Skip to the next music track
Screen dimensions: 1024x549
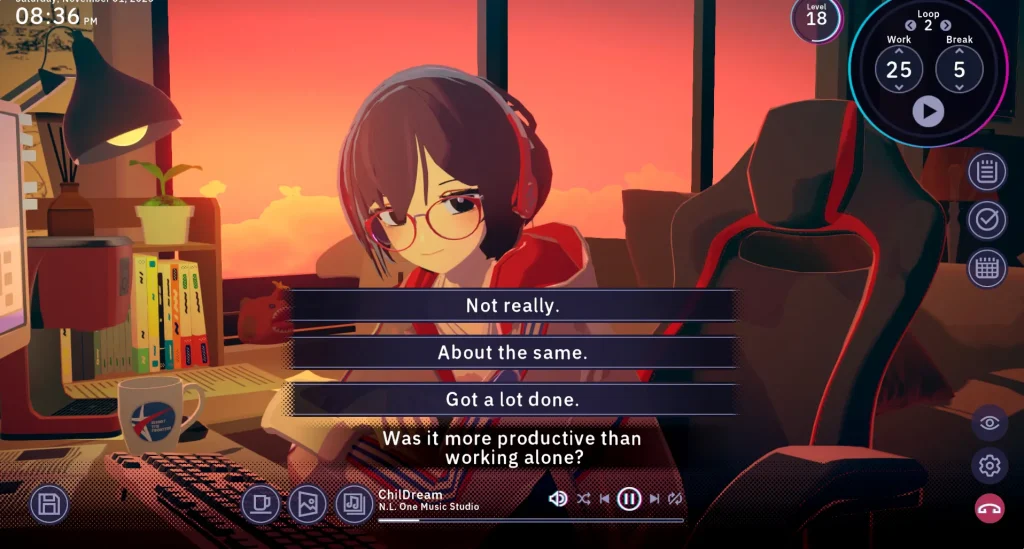[x=654, y=498]
